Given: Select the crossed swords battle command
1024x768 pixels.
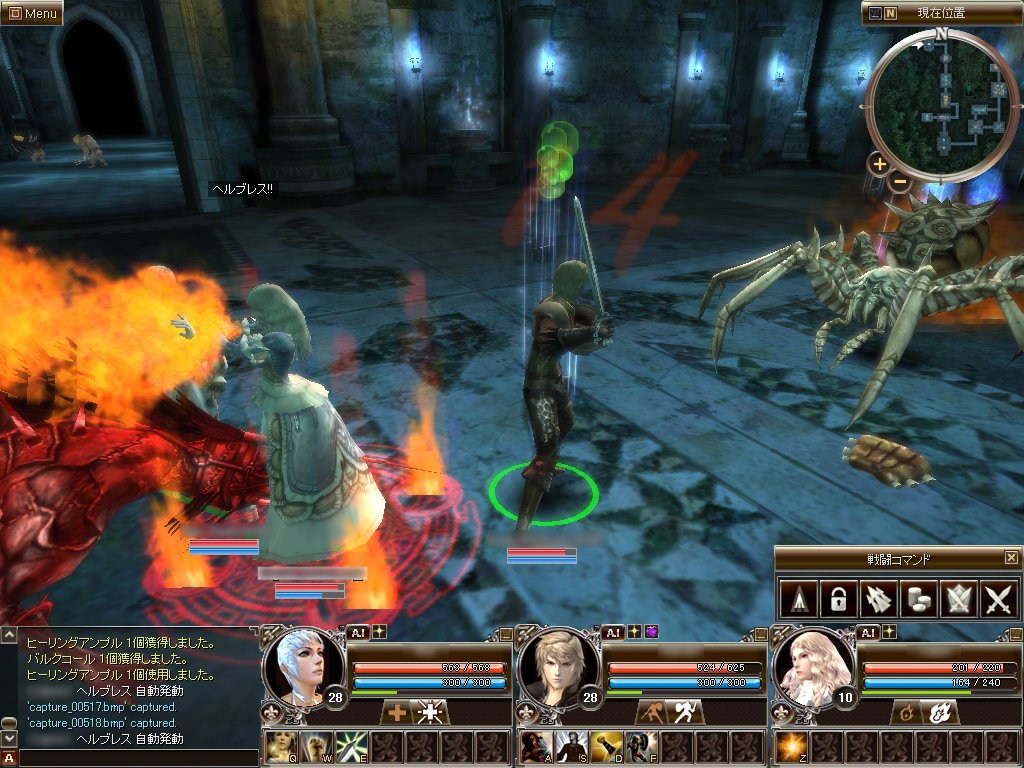Looking at the screenshot, I should pos(998,599).
